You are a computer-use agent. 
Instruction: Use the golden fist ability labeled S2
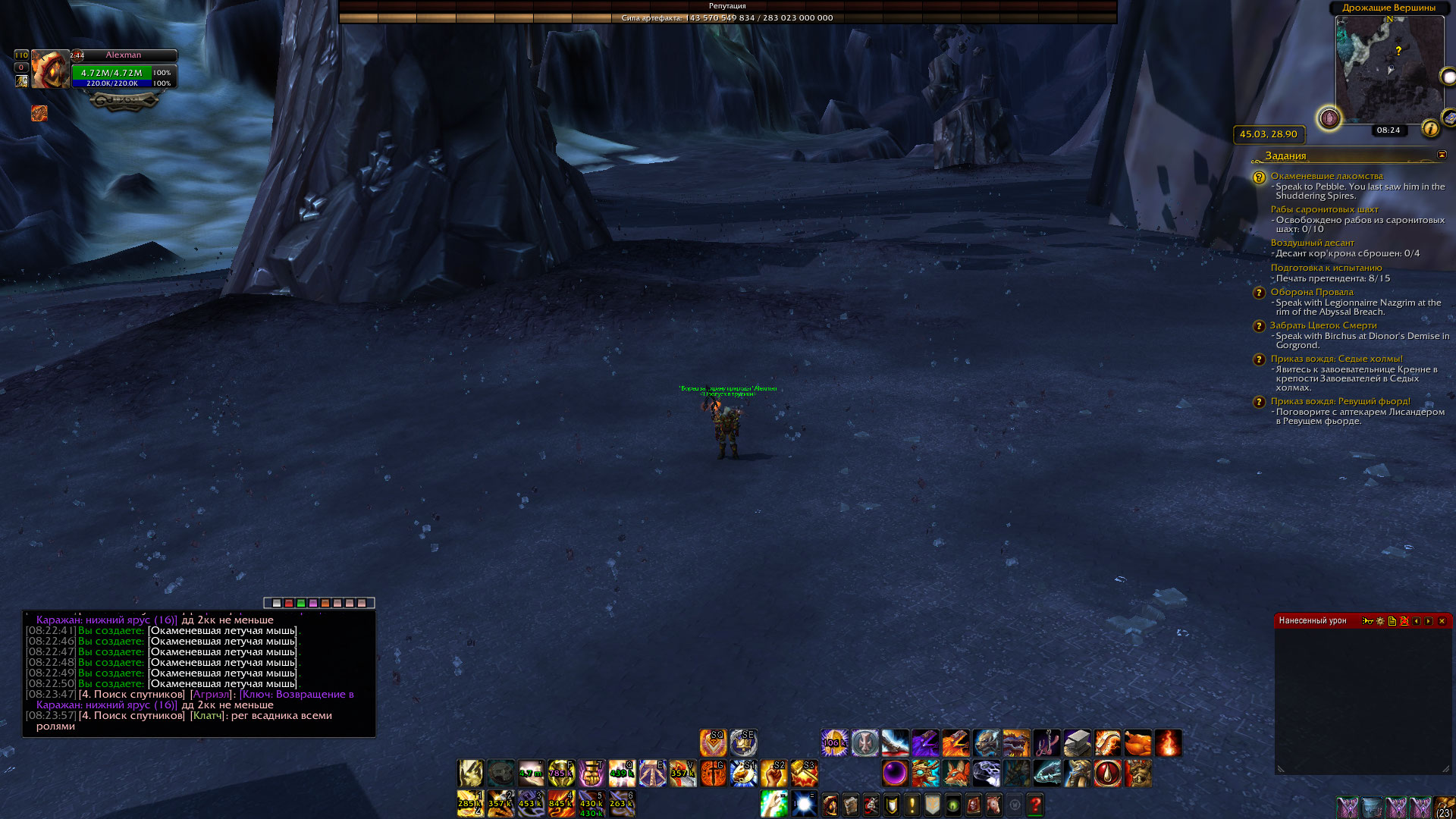click(773, 773)
